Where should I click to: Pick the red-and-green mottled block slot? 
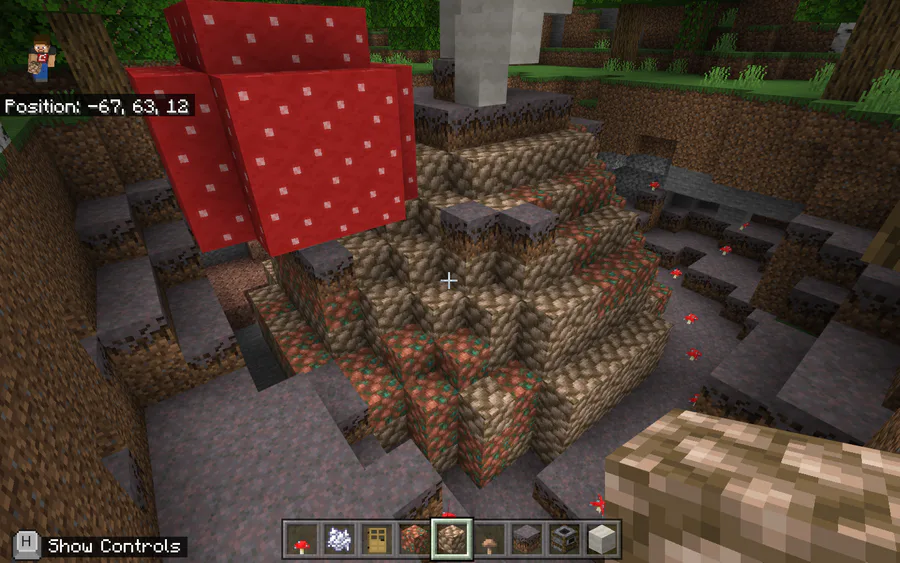coord(413,539)
